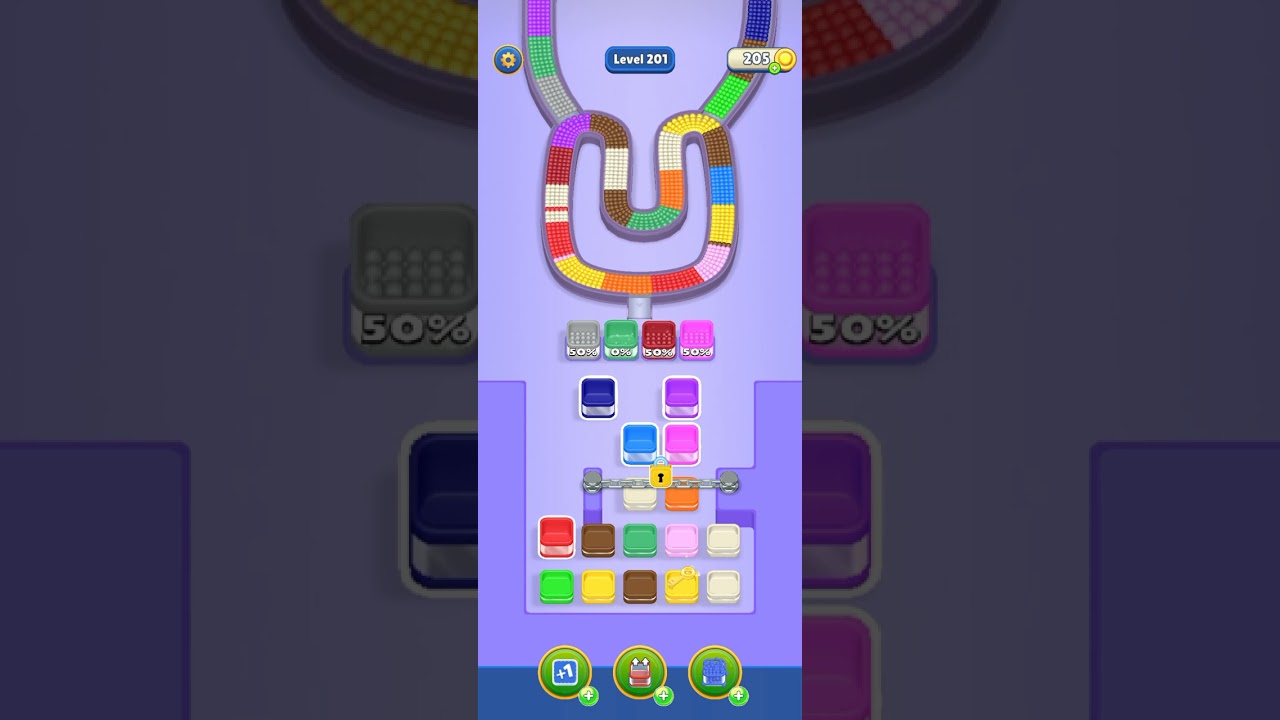1280x720 pixels.
Task: Select the +1 extra slot booster
Action: [565, 672]
